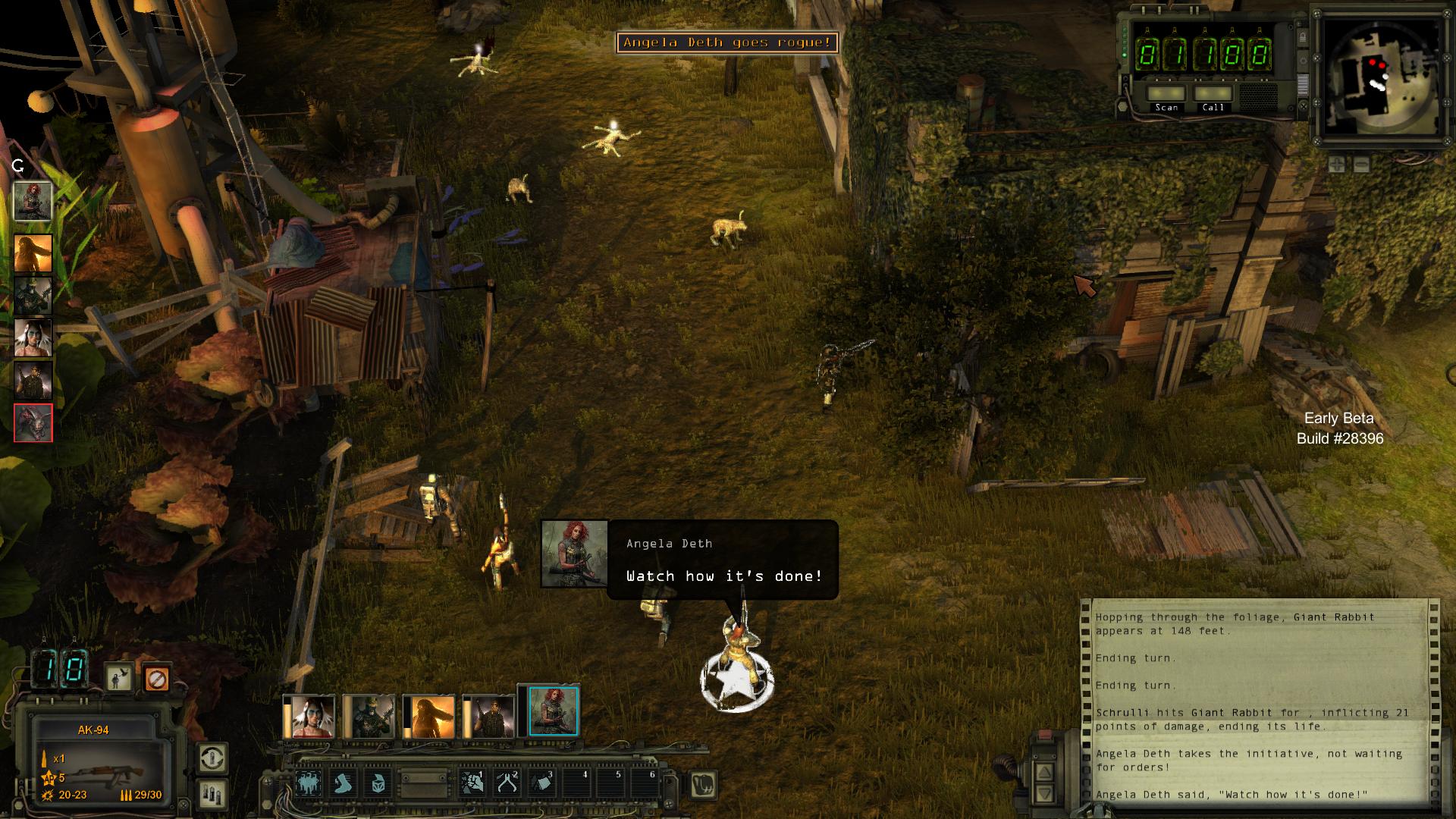1456x819 pixels.
Task: Use the pliers skill in slot two
Action: (507, 783)
